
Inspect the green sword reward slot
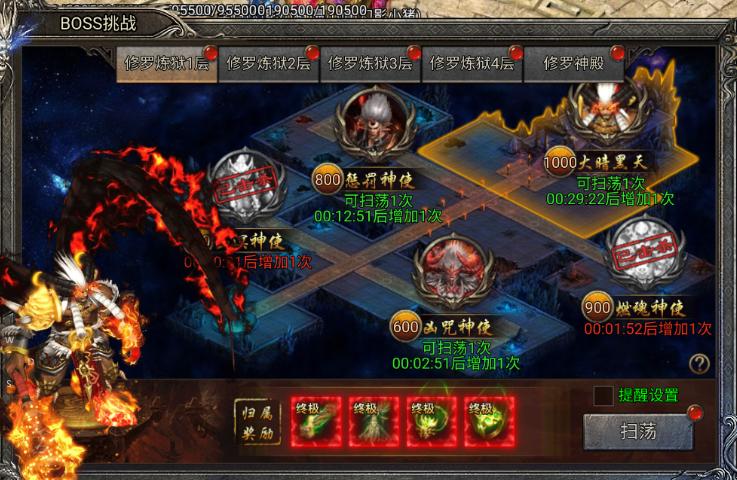(x=316, y=423)
